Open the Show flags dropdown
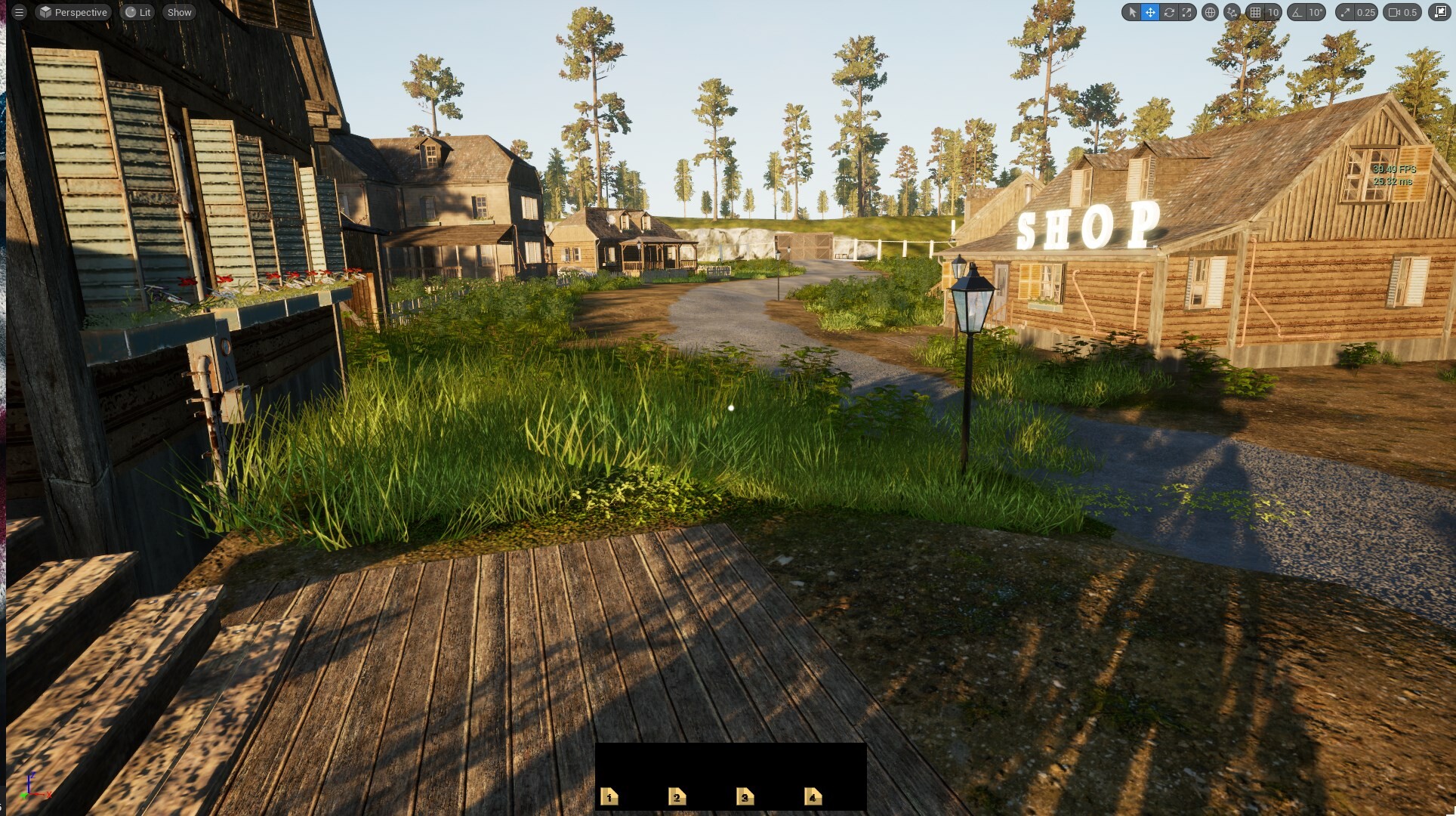 pos(179,12)
